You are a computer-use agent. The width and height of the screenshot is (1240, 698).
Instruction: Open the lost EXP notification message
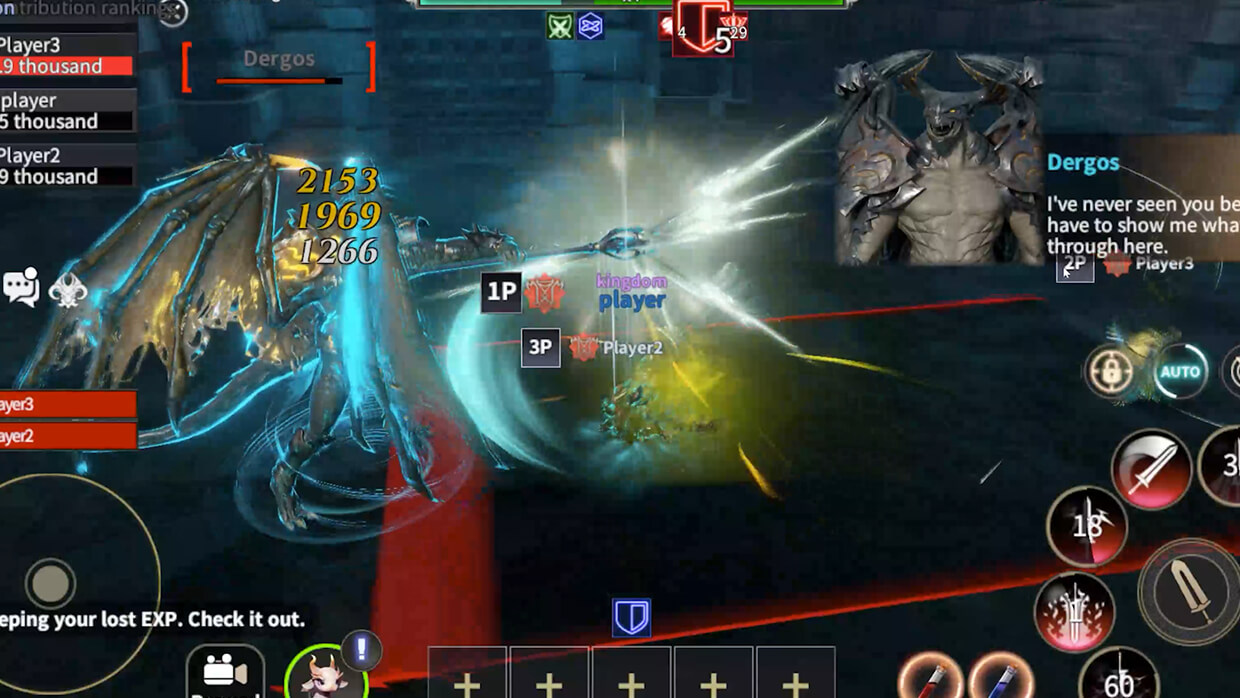[x=152, y=619]
